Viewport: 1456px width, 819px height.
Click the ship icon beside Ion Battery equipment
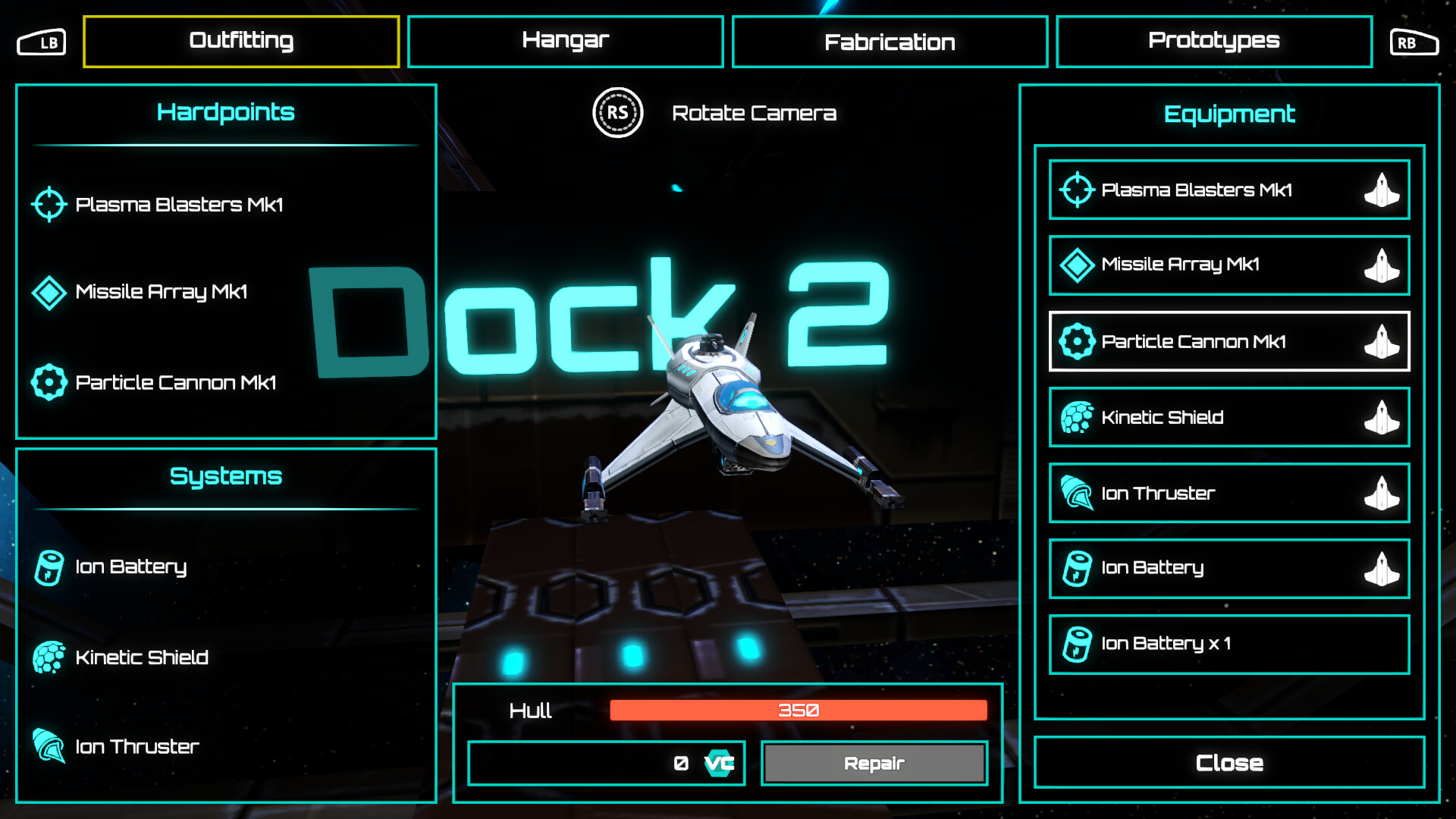1382,569
